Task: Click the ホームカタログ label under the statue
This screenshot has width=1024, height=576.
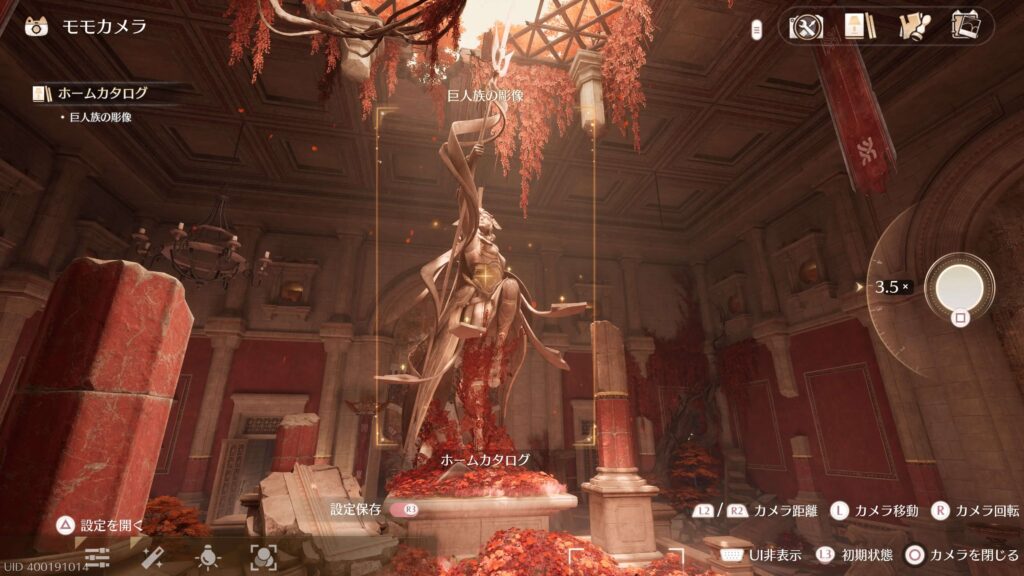Action: click(x=486, y=460)
